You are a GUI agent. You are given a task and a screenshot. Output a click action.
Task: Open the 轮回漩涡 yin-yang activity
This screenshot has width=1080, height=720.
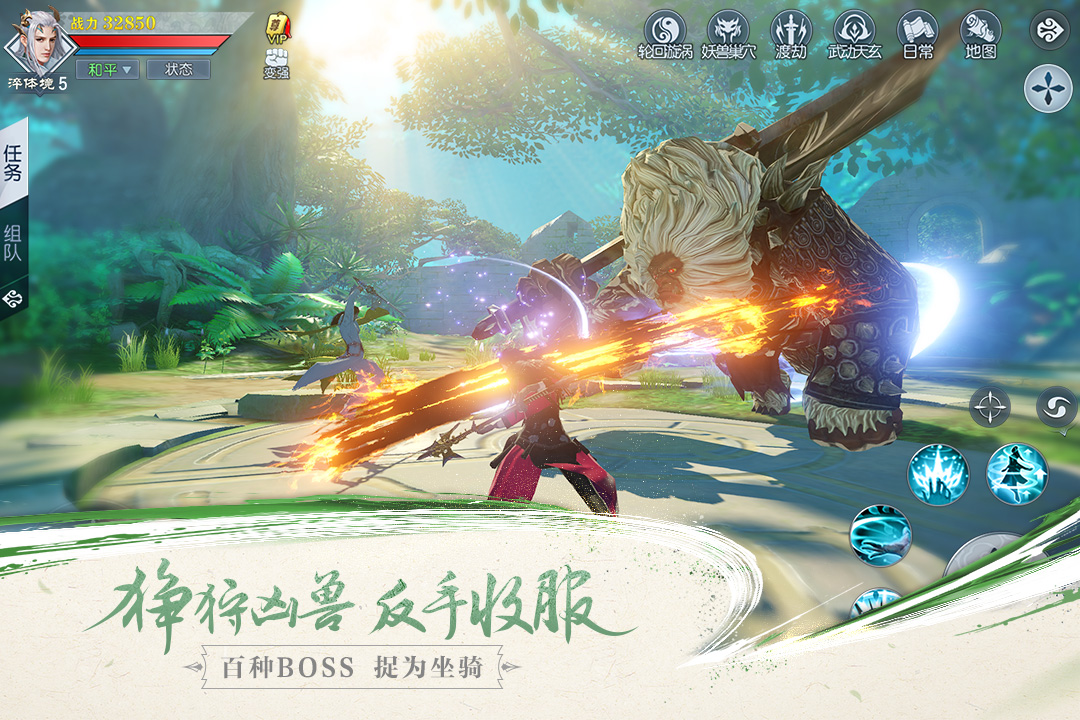coord(665,34)
